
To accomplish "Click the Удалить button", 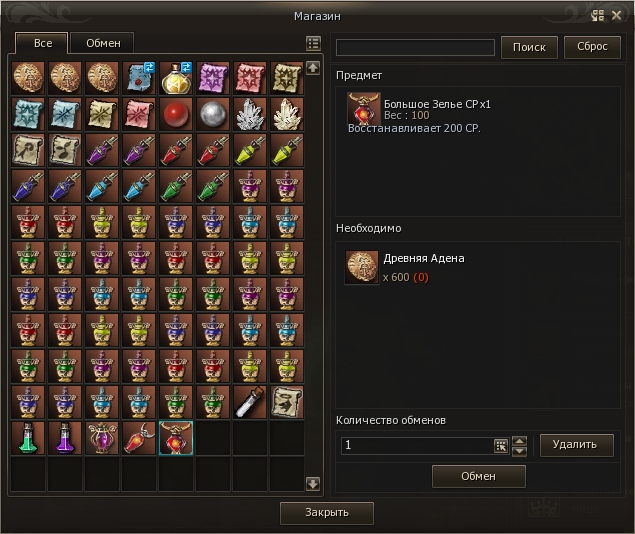I will 576,444.
